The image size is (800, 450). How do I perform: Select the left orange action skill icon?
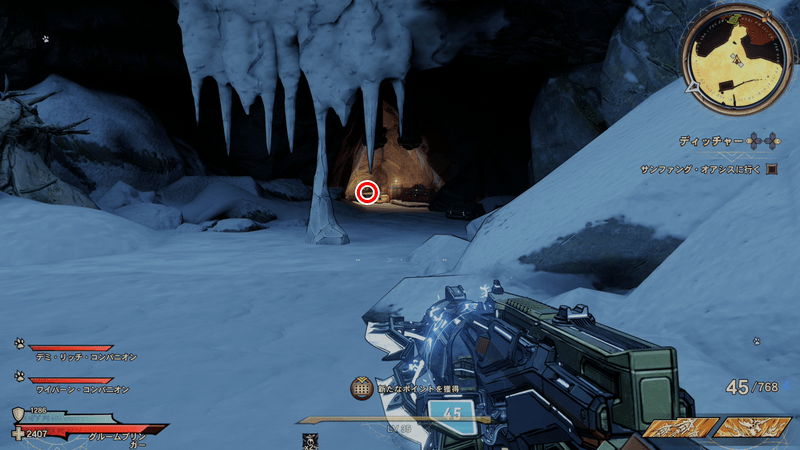[x=678, y=428]
